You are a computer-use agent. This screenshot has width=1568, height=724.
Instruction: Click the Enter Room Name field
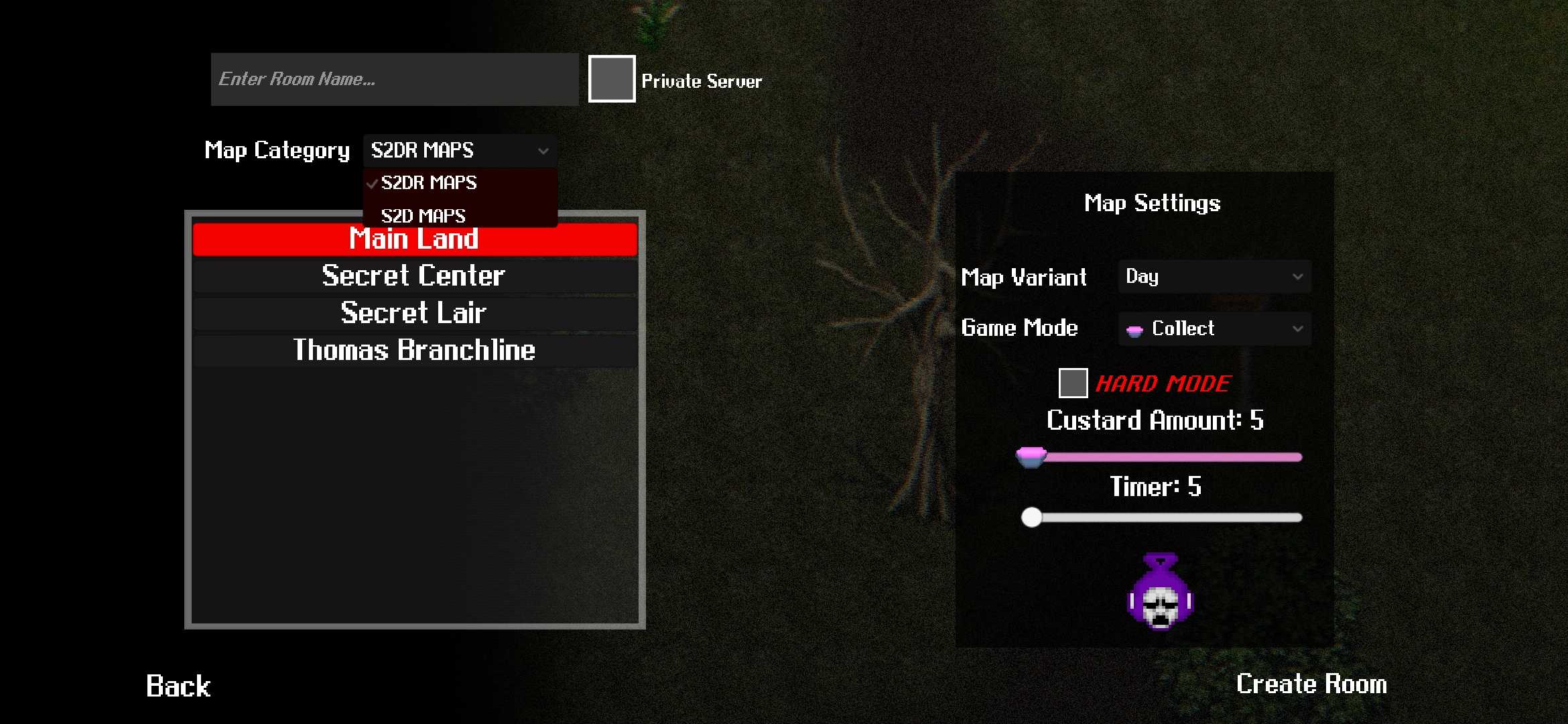394,79
